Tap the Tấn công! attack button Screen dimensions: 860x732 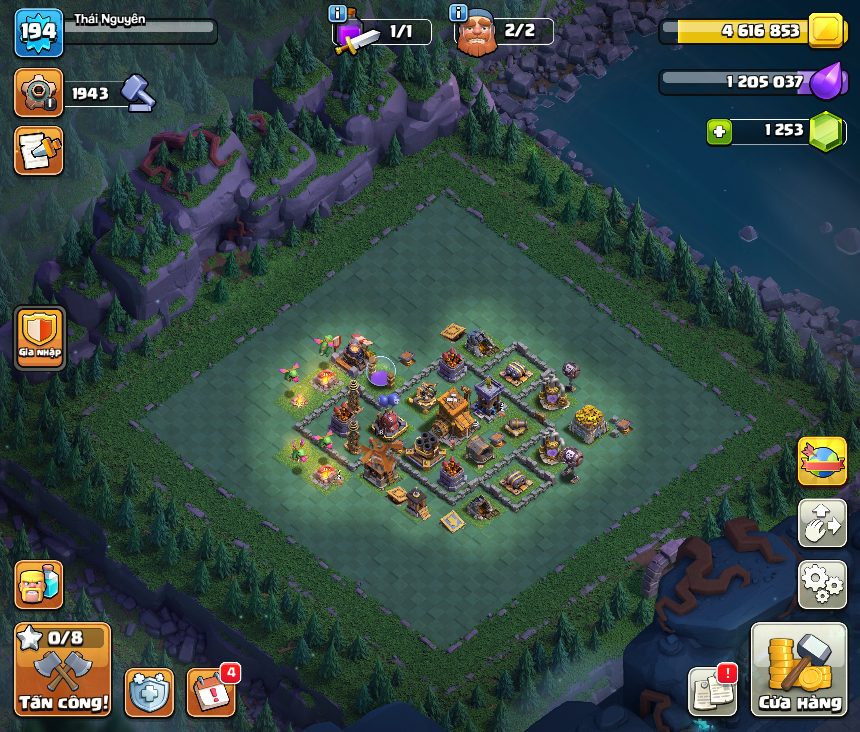click(62, 670)
